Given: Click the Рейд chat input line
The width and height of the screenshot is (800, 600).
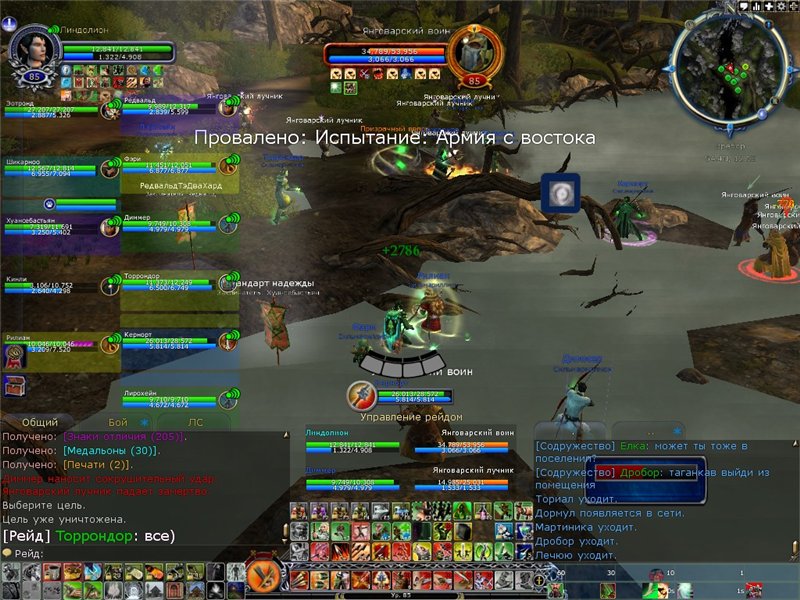Looking at the screenshot, I should pos(130,553).
